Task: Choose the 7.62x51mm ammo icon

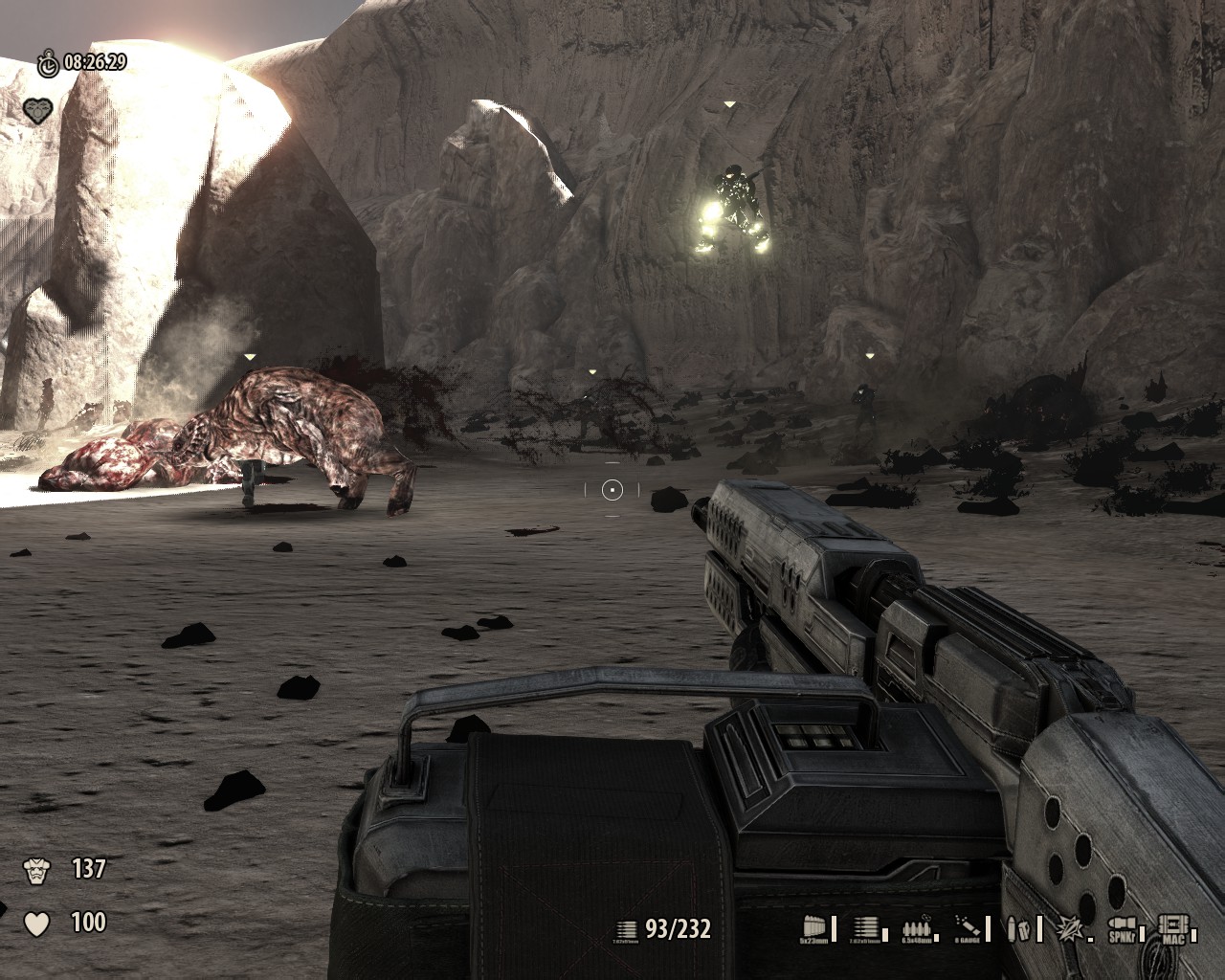Action: [867, 926]
